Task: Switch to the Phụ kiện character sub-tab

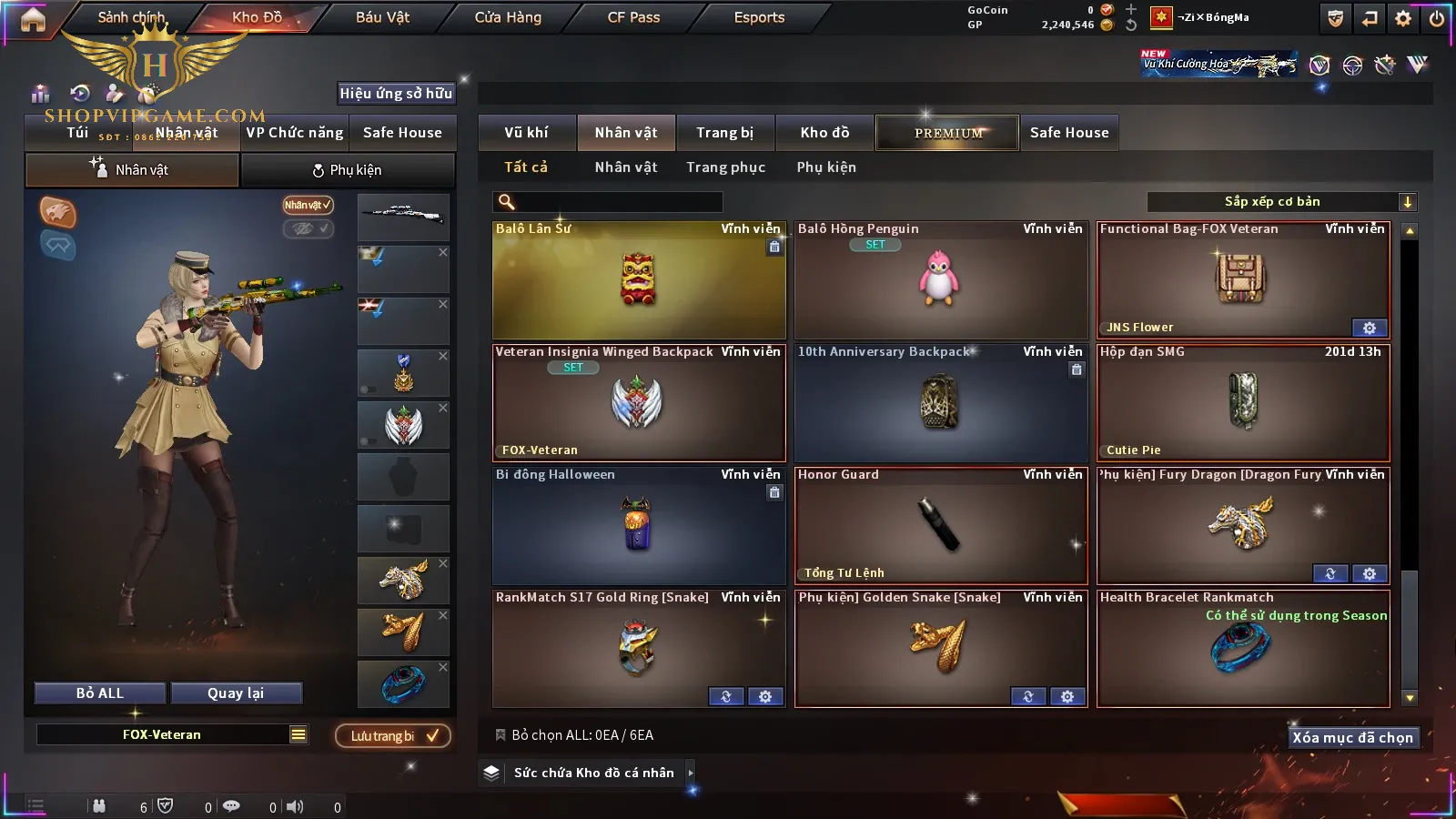Action: (x=348, y=170)
